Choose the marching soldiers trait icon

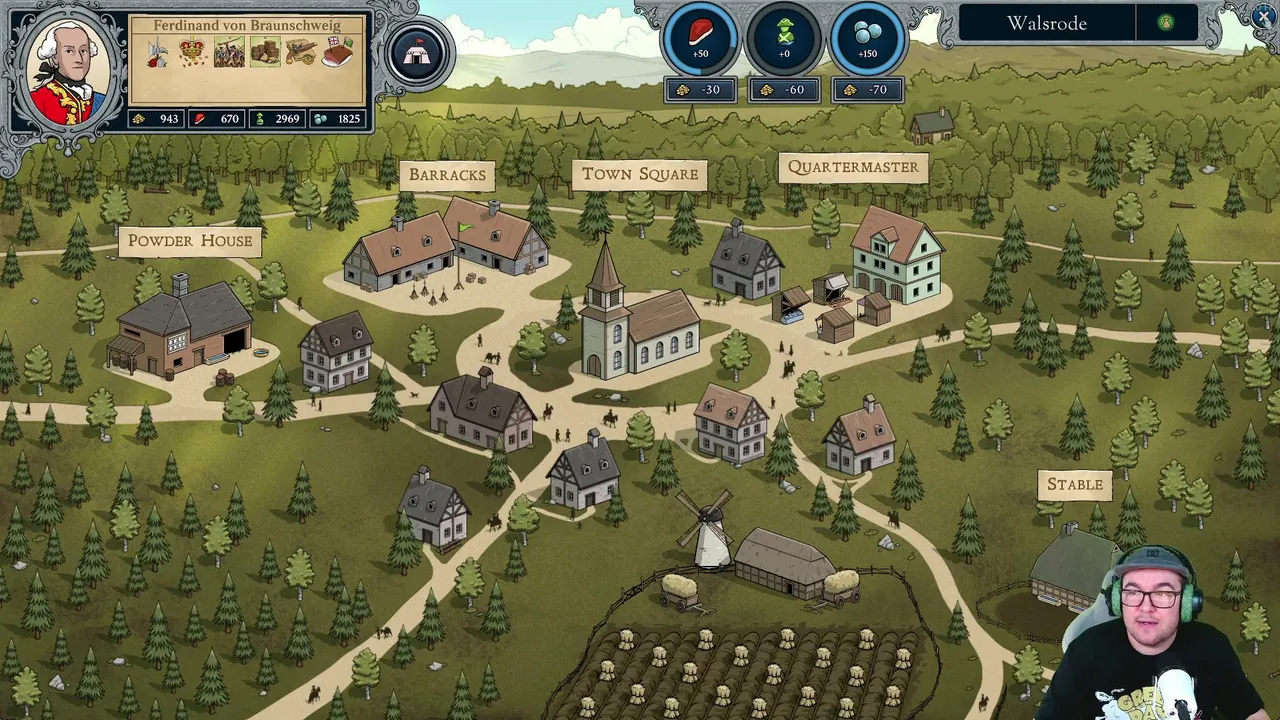pyautogui.click(x=229, y=52)
